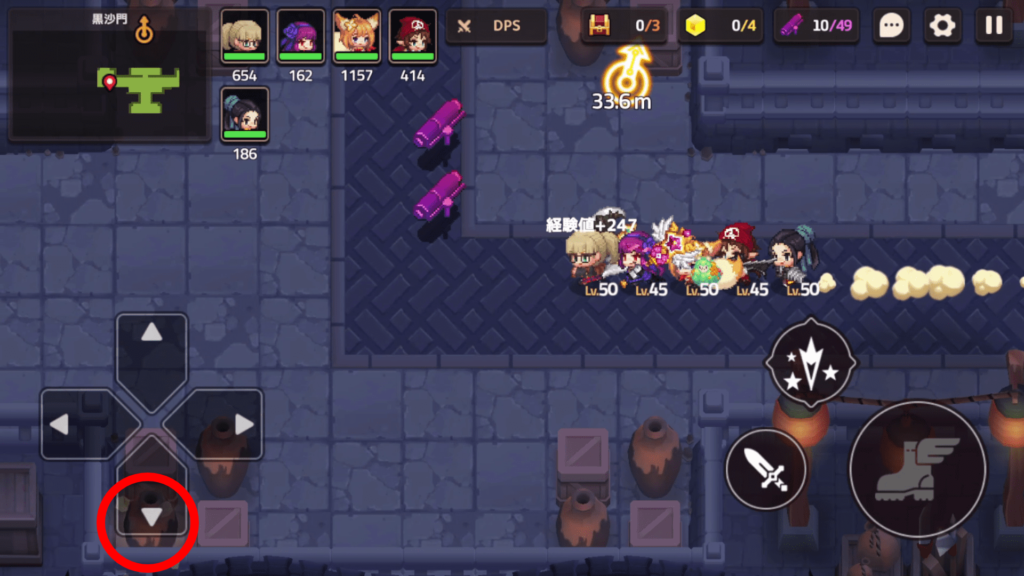Pause the game
The width and height of the screenshot is (1024, 576).
point(994,26)
